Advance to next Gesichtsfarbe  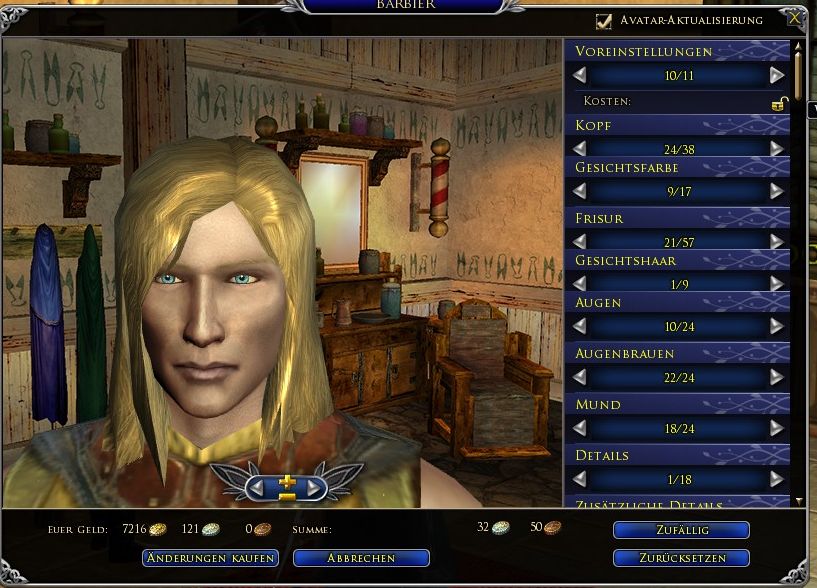coord(777,190)
